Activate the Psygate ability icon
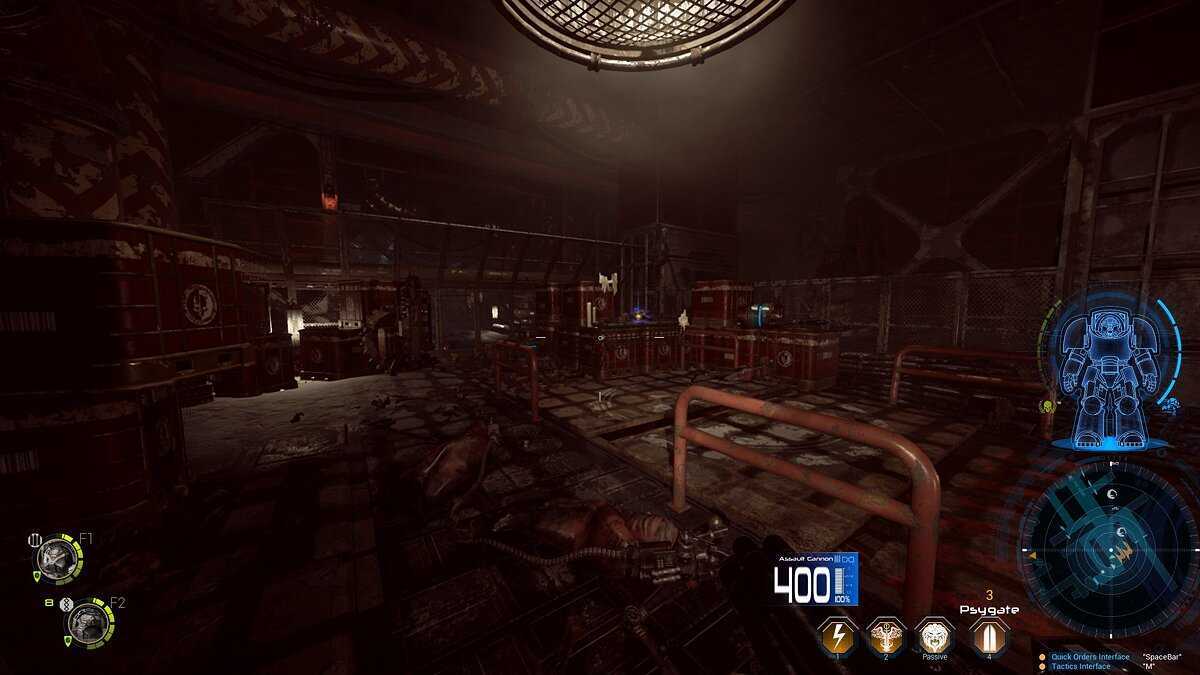Screen dimensions: 1200x675 pyautogui.click(x=988, y=635)
